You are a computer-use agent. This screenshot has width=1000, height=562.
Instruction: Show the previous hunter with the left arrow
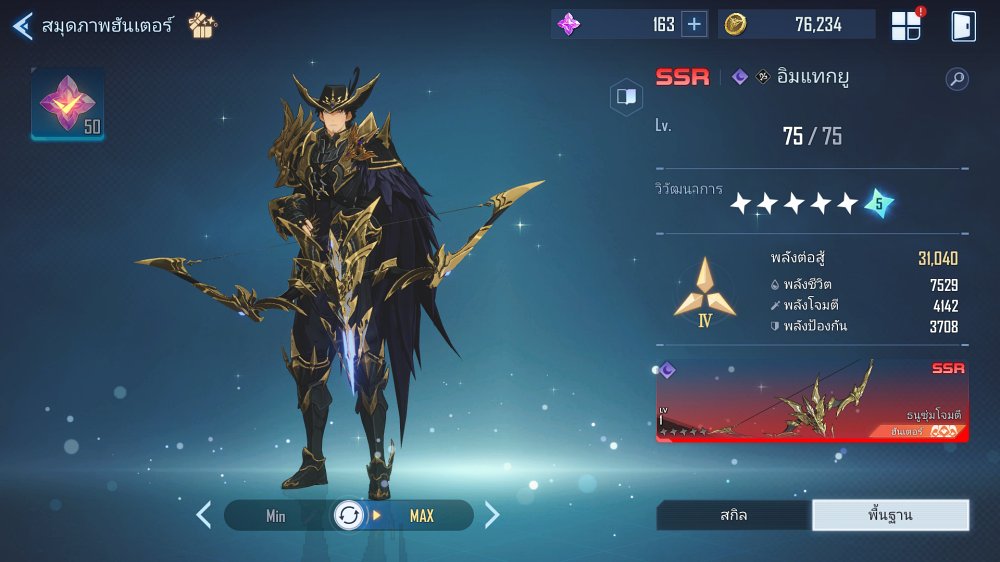point(204,515)
